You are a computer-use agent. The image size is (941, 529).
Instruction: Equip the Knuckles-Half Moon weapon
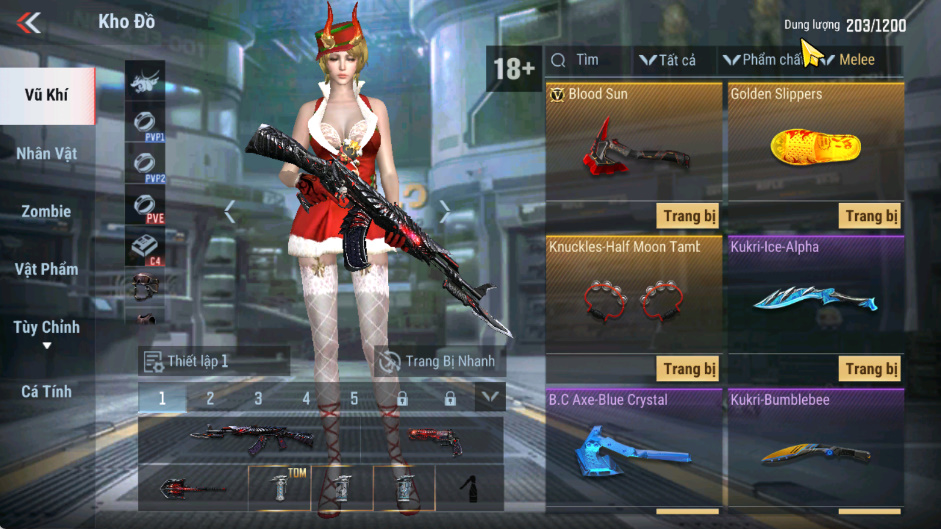689,369
